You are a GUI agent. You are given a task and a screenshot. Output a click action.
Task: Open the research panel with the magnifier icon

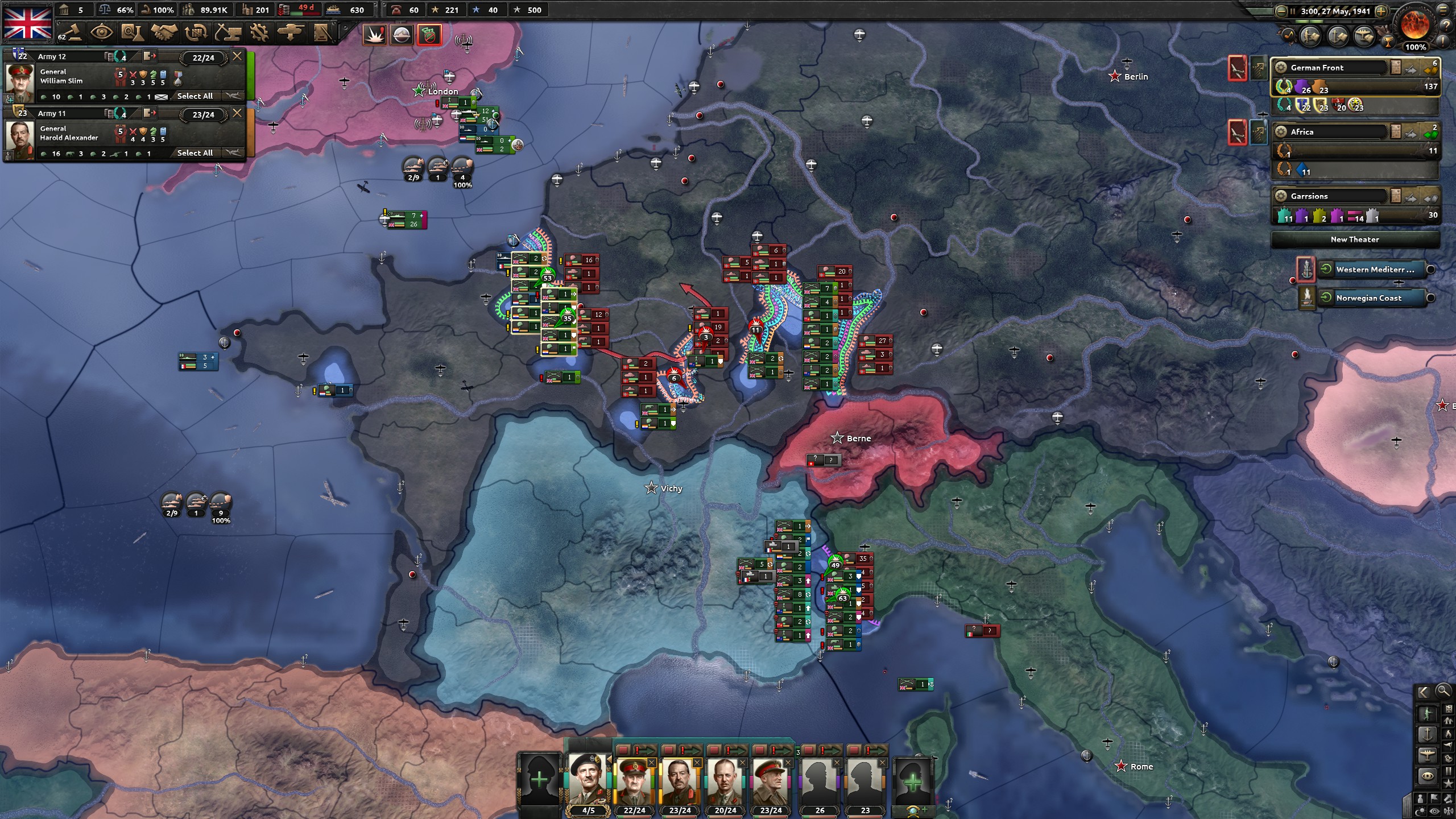click(132, 32)
